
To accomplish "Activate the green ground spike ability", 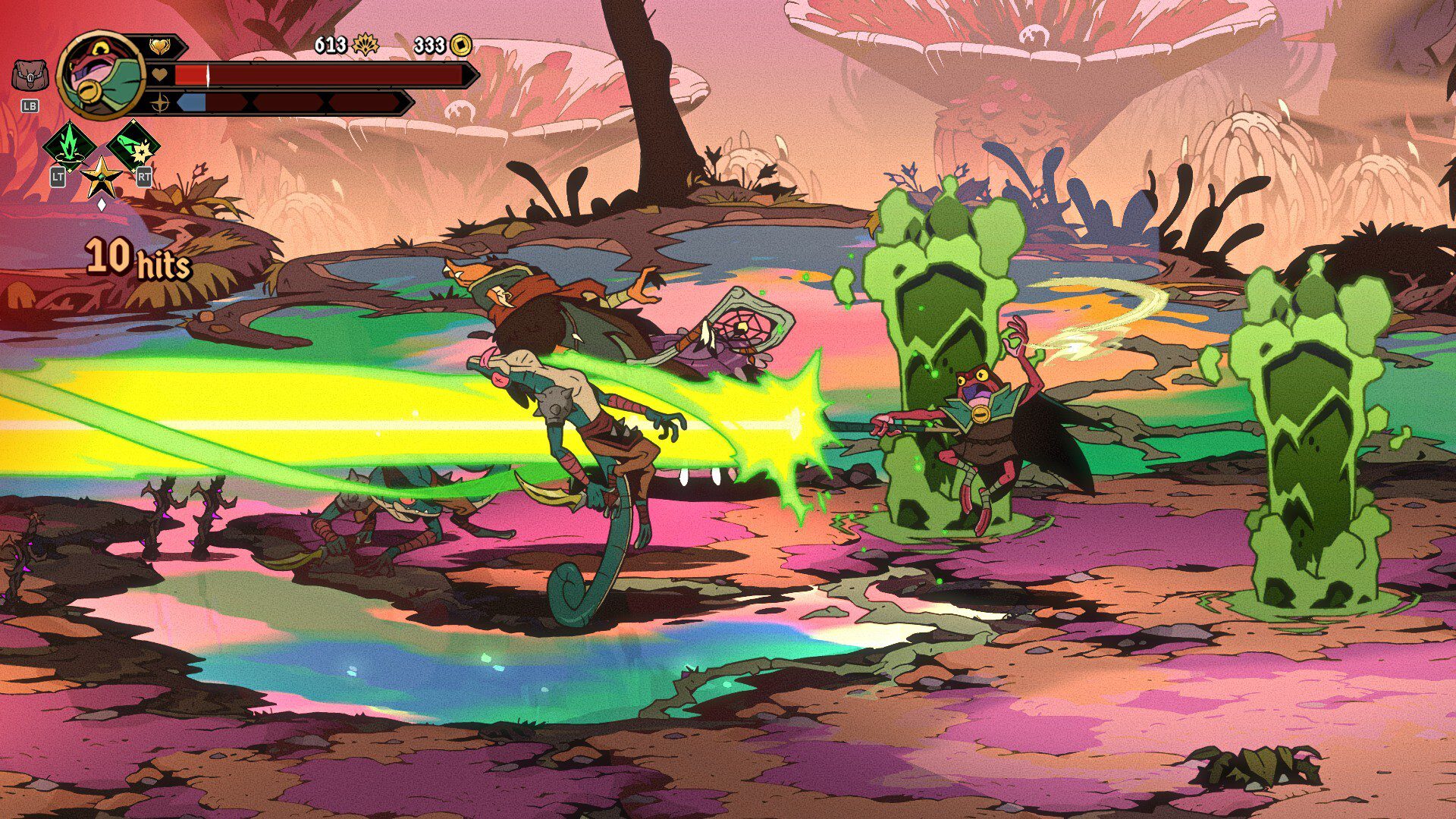I will (69, 146).
